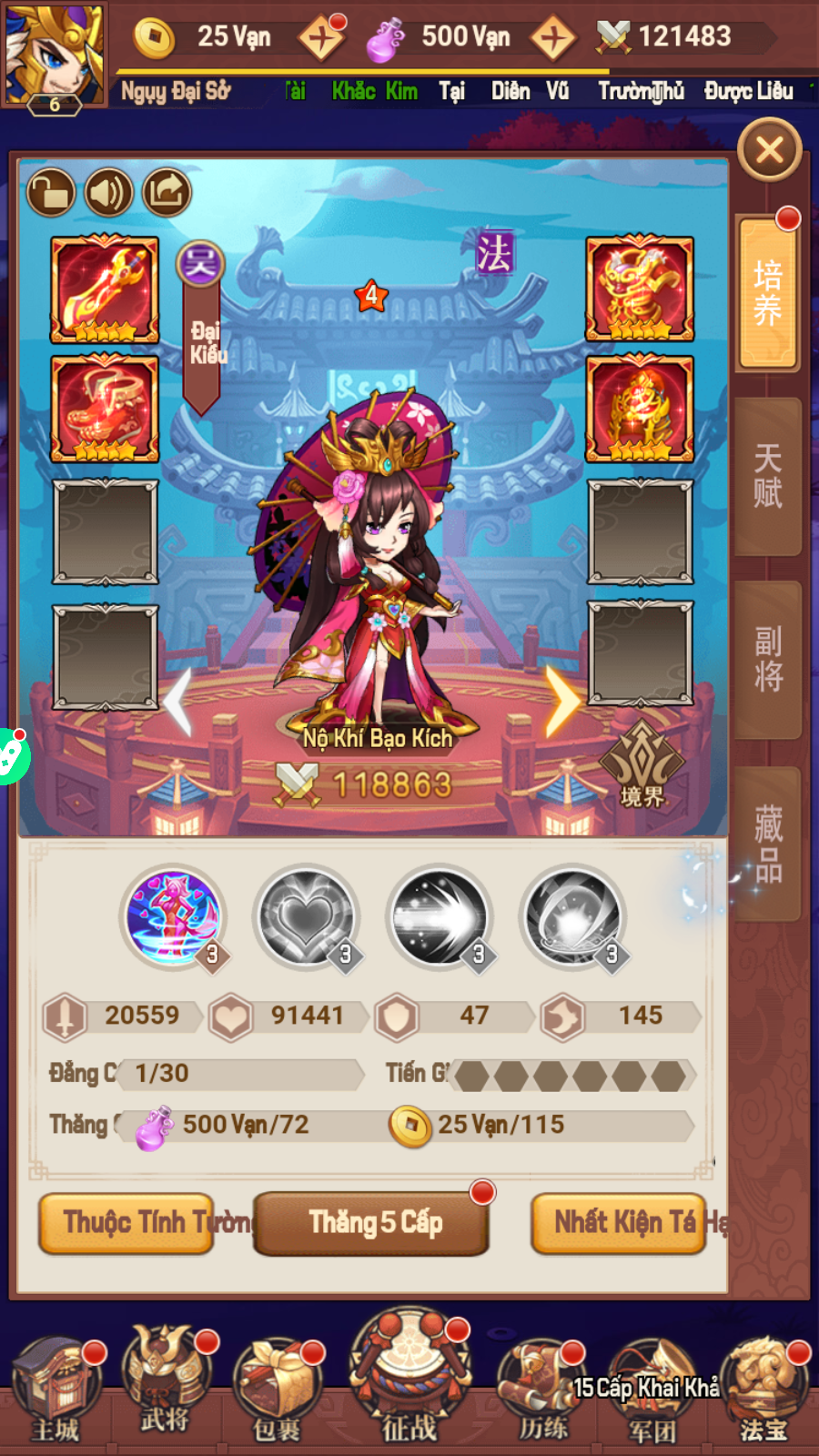Select the colorful dancer skill icon
819x1456 pixels.
(173, 916)
